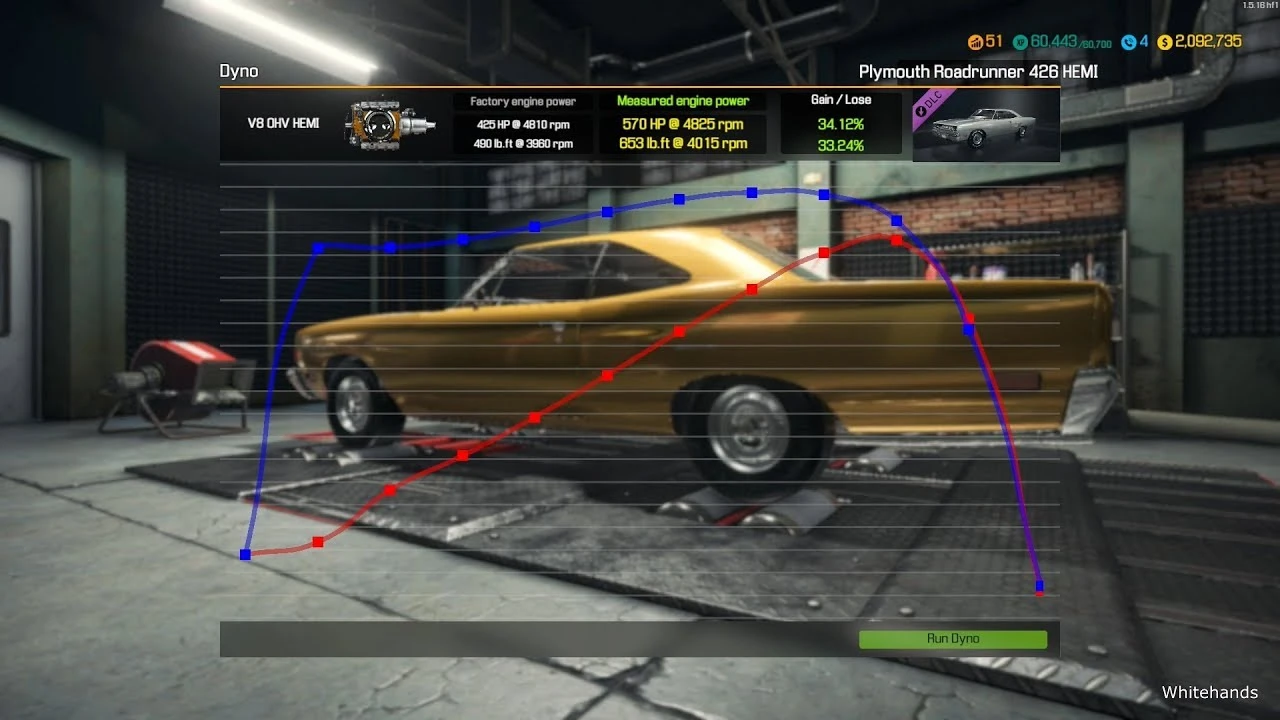This screenshot has width=1280, height=720.
Task: Click the 34.12% horsepower gain value
Action: (x=840, y=124)
